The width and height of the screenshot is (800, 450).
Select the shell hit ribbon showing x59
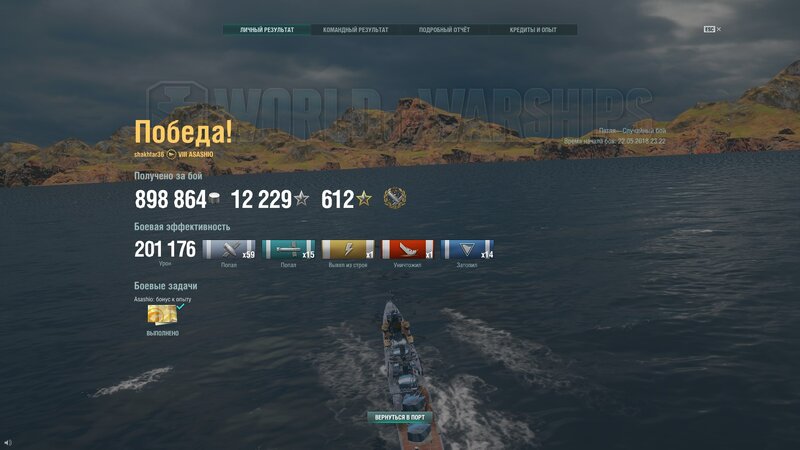click(228, 250)
